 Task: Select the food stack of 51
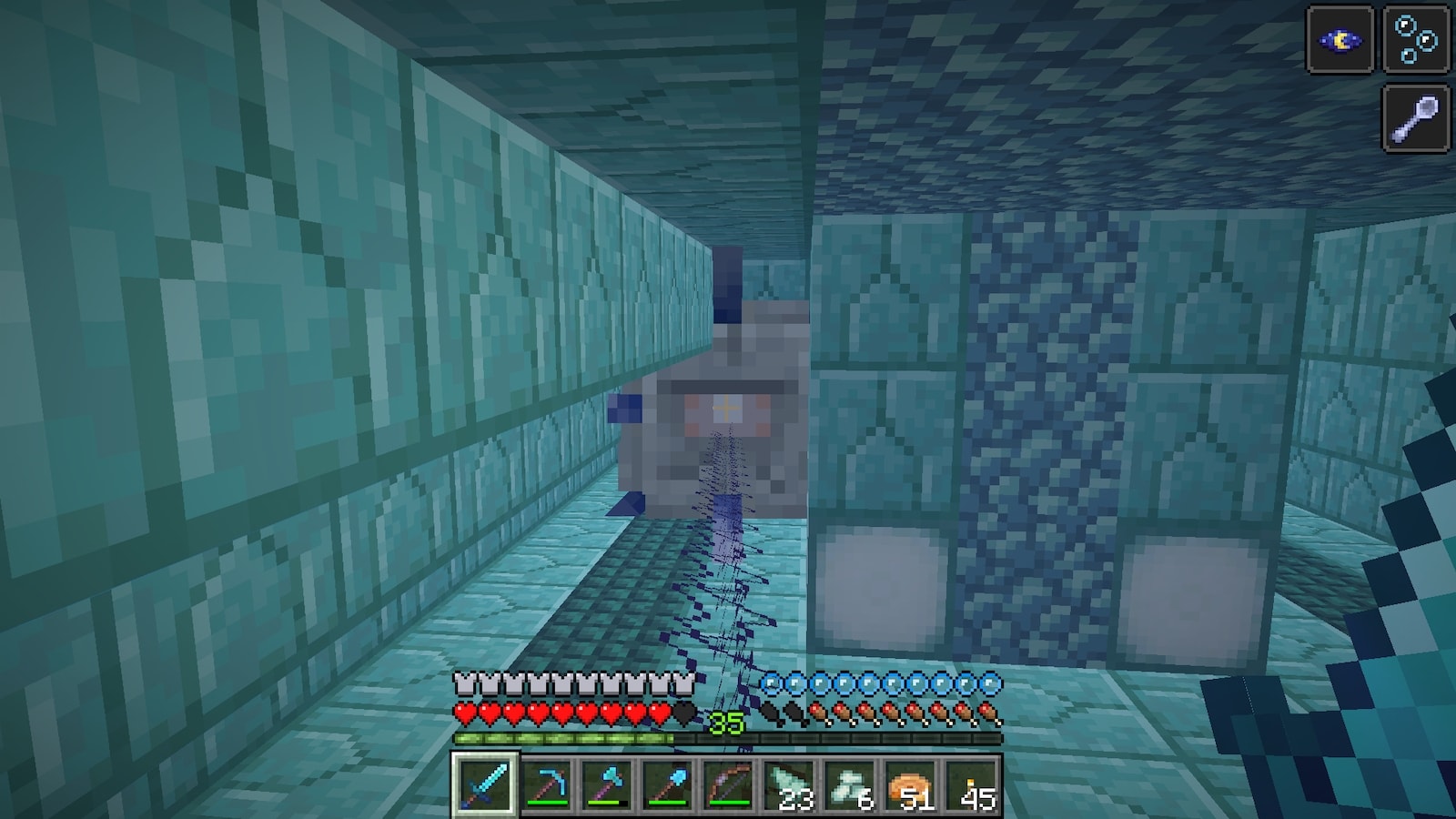click(x=910, y=784)
